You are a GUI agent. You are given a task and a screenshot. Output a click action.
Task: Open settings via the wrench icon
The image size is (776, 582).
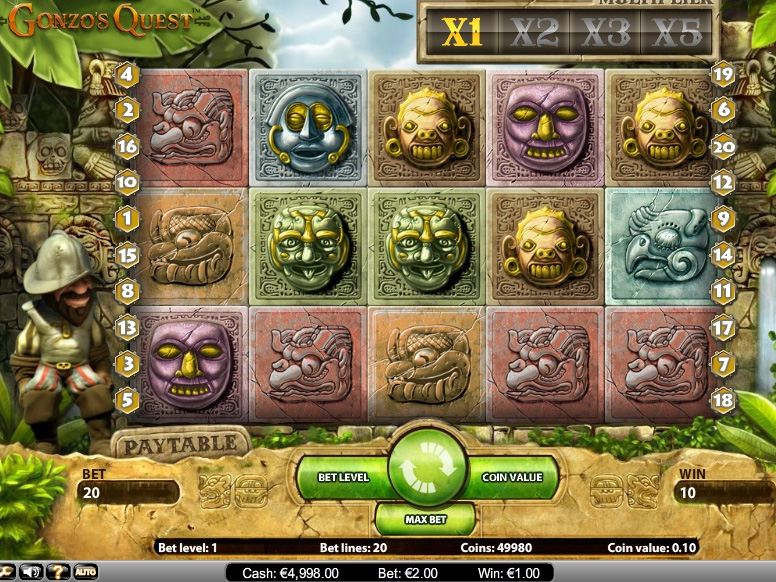(7, 572)
